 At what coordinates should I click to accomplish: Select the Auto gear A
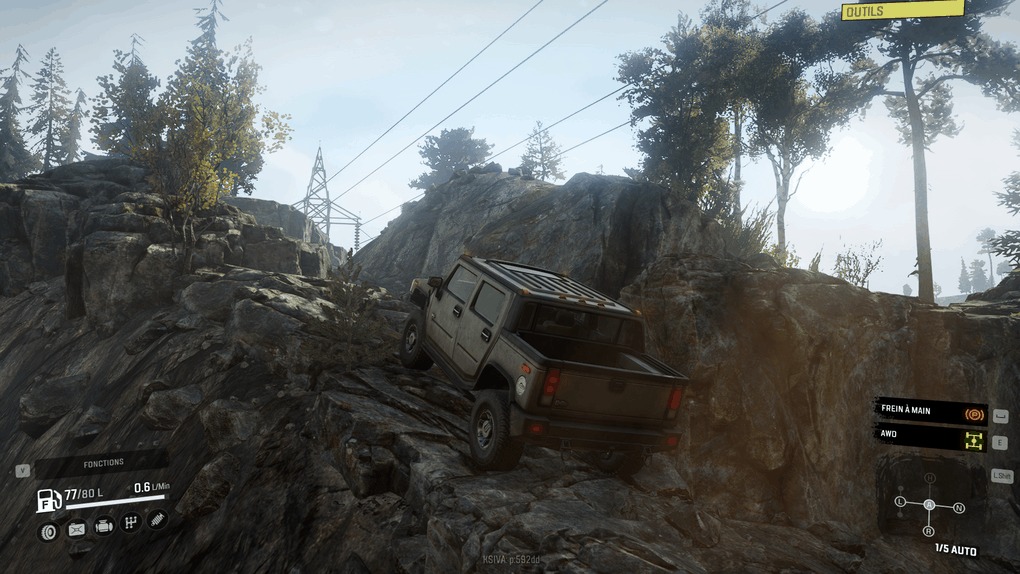(929, 504)
